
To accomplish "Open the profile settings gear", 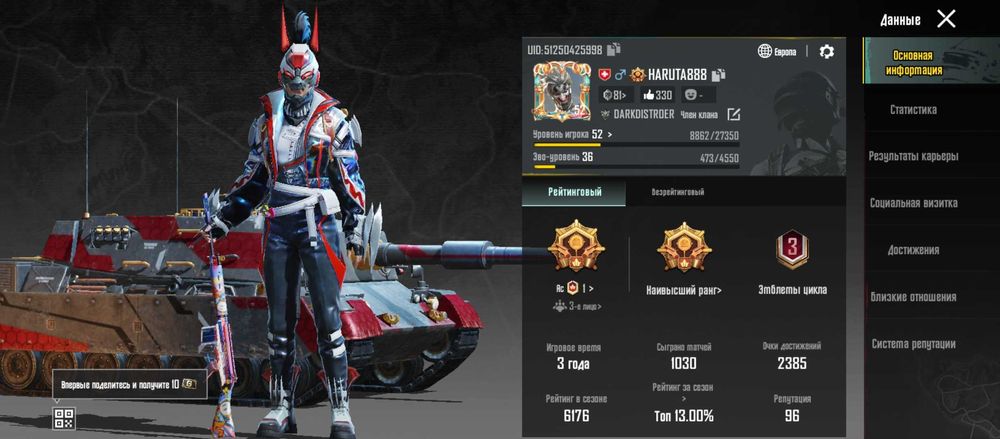I will click(826, 51).
